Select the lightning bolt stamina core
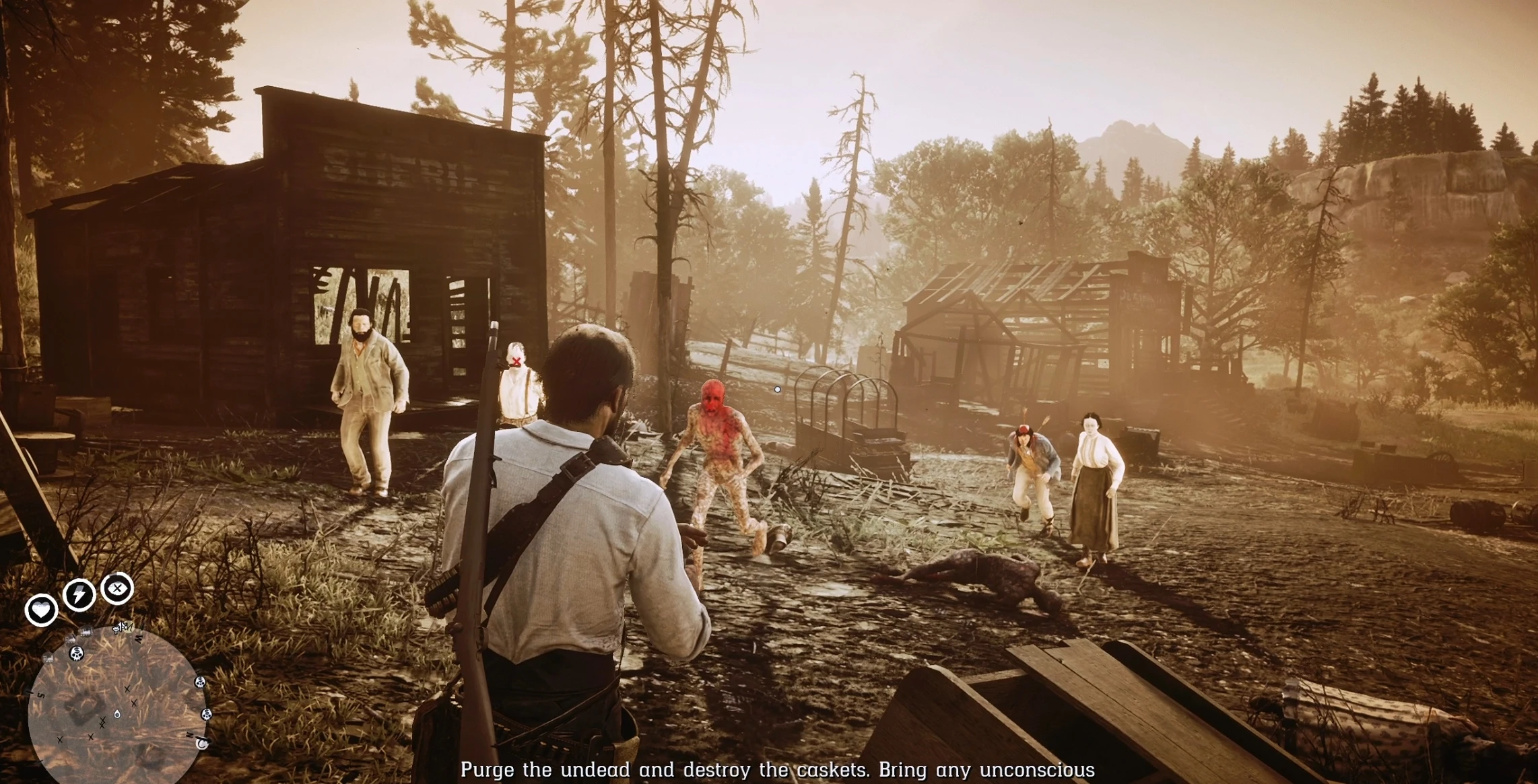Viewport: 1538px width, 784px height. tap(79, 595)
